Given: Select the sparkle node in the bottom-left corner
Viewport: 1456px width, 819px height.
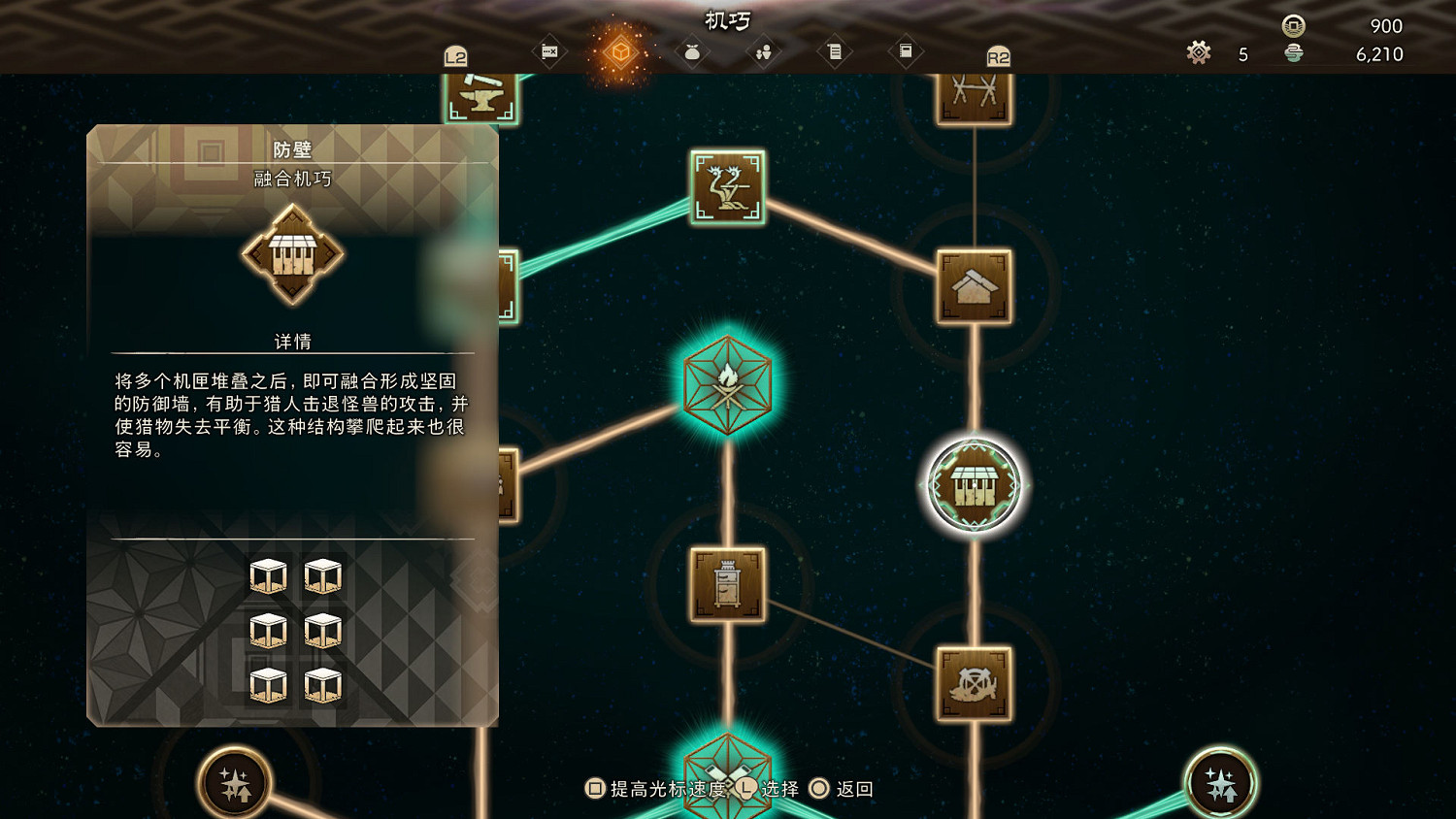Looking at the screenshot, I should point(233,781).
